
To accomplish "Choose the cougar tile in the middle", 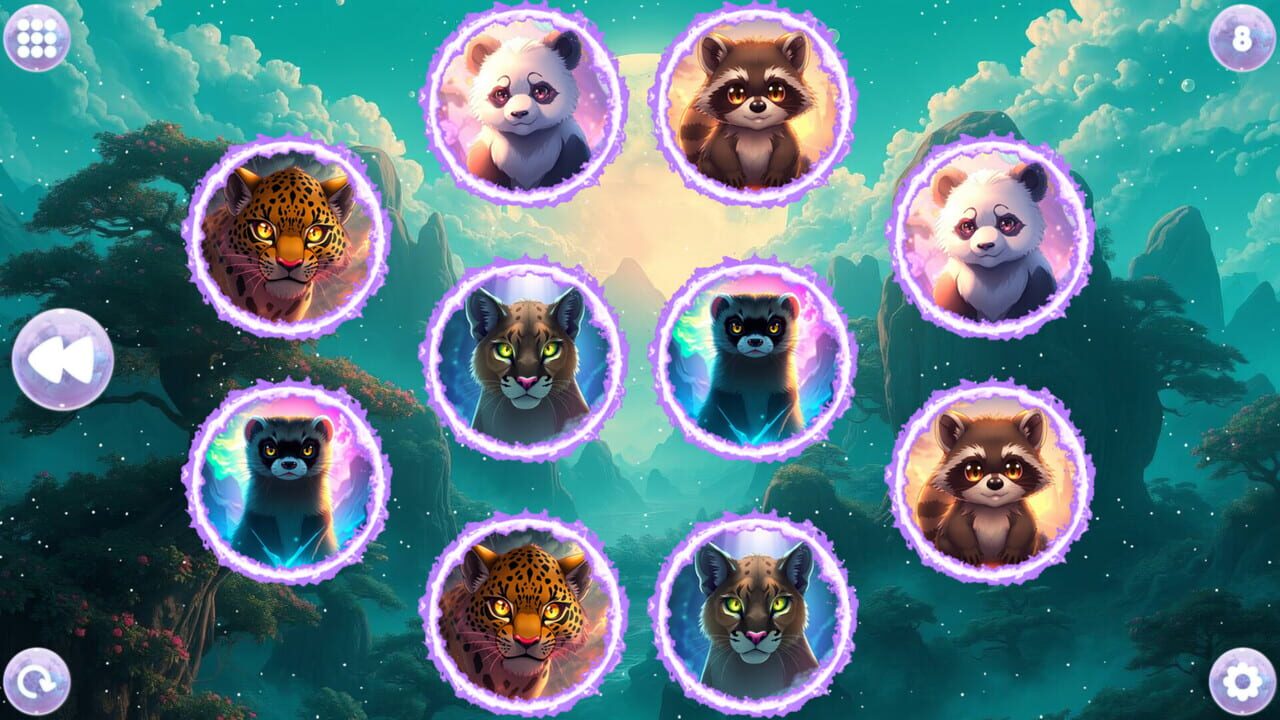I will [x=525, y=360].
